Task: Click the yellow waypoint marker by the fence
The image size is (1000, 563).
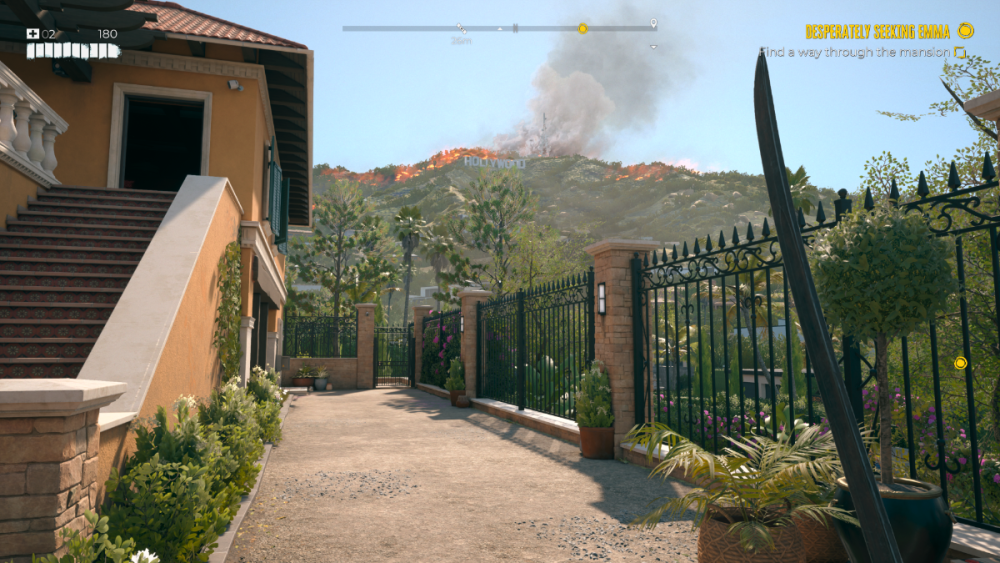Action: (x=960, y=363)
